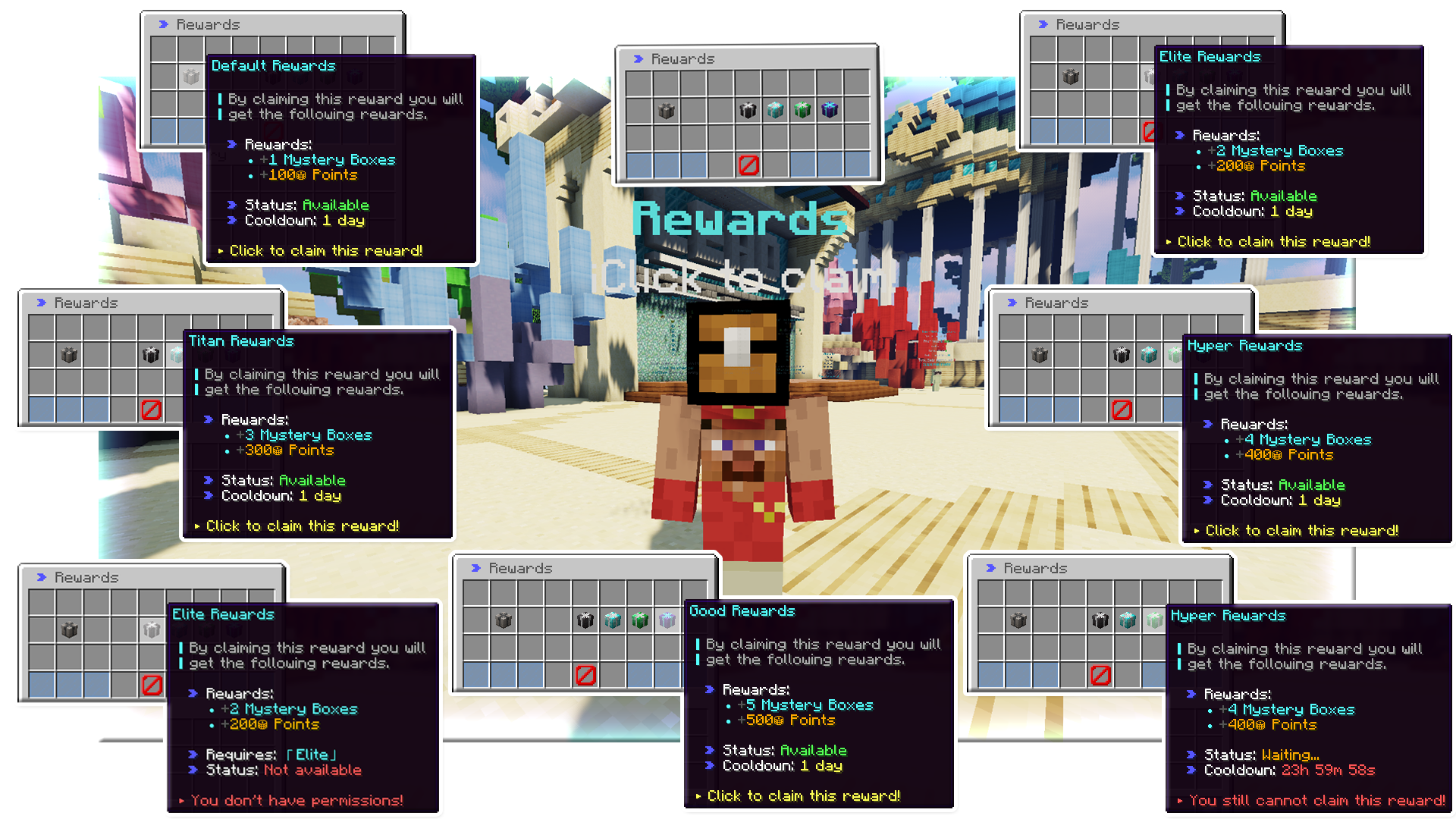
Task: Select the teal gift box beside the Hyper Rewards tooltip
Action: click(x=1147, y=355)
